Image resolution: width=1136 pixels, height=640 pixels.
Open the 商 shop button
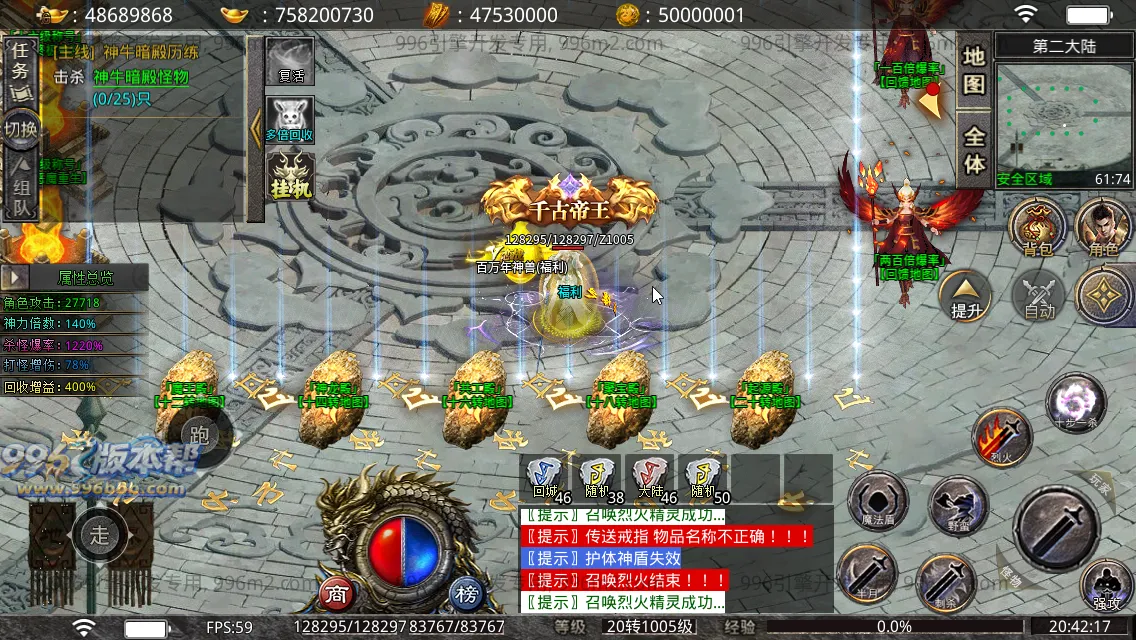point(337,593)
